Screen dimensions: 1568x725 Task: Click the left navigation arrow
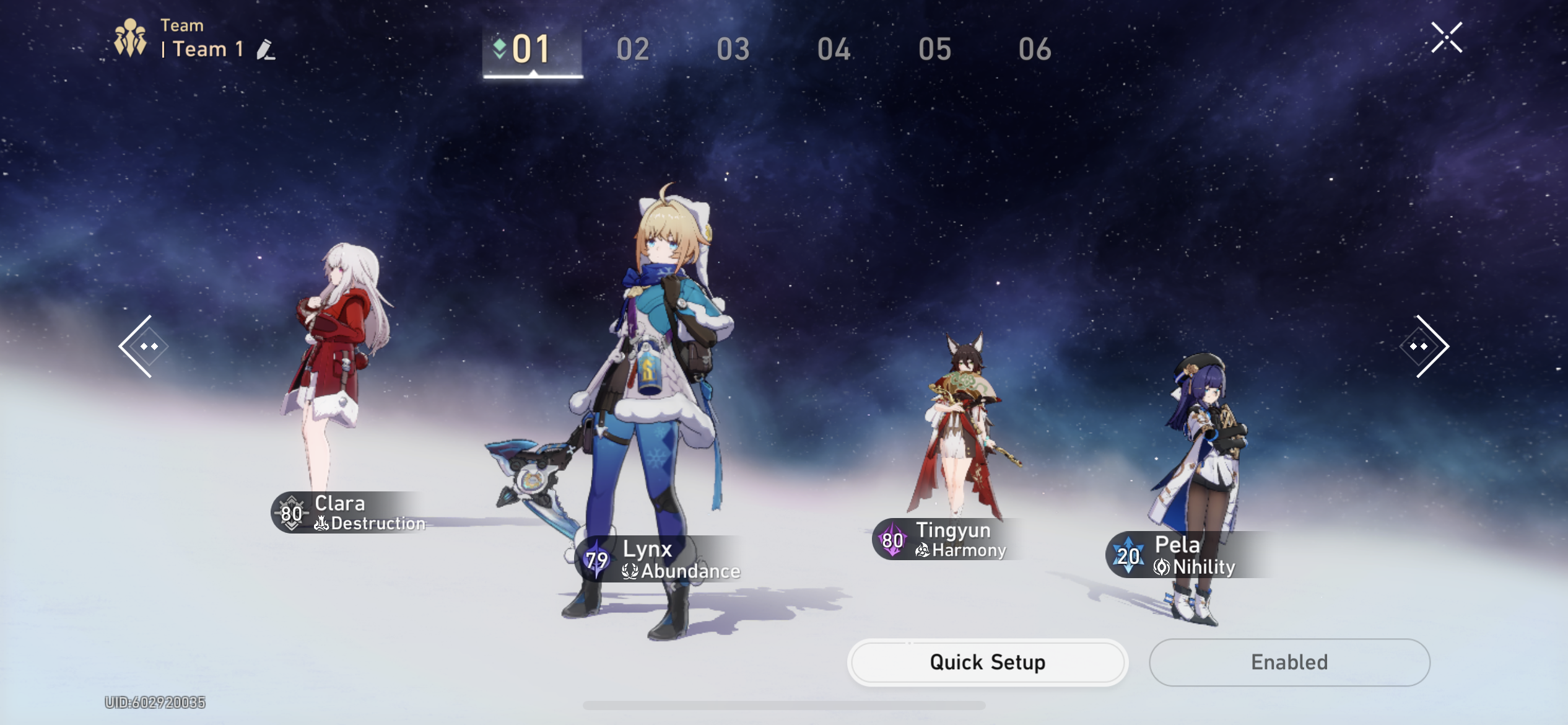145,347
